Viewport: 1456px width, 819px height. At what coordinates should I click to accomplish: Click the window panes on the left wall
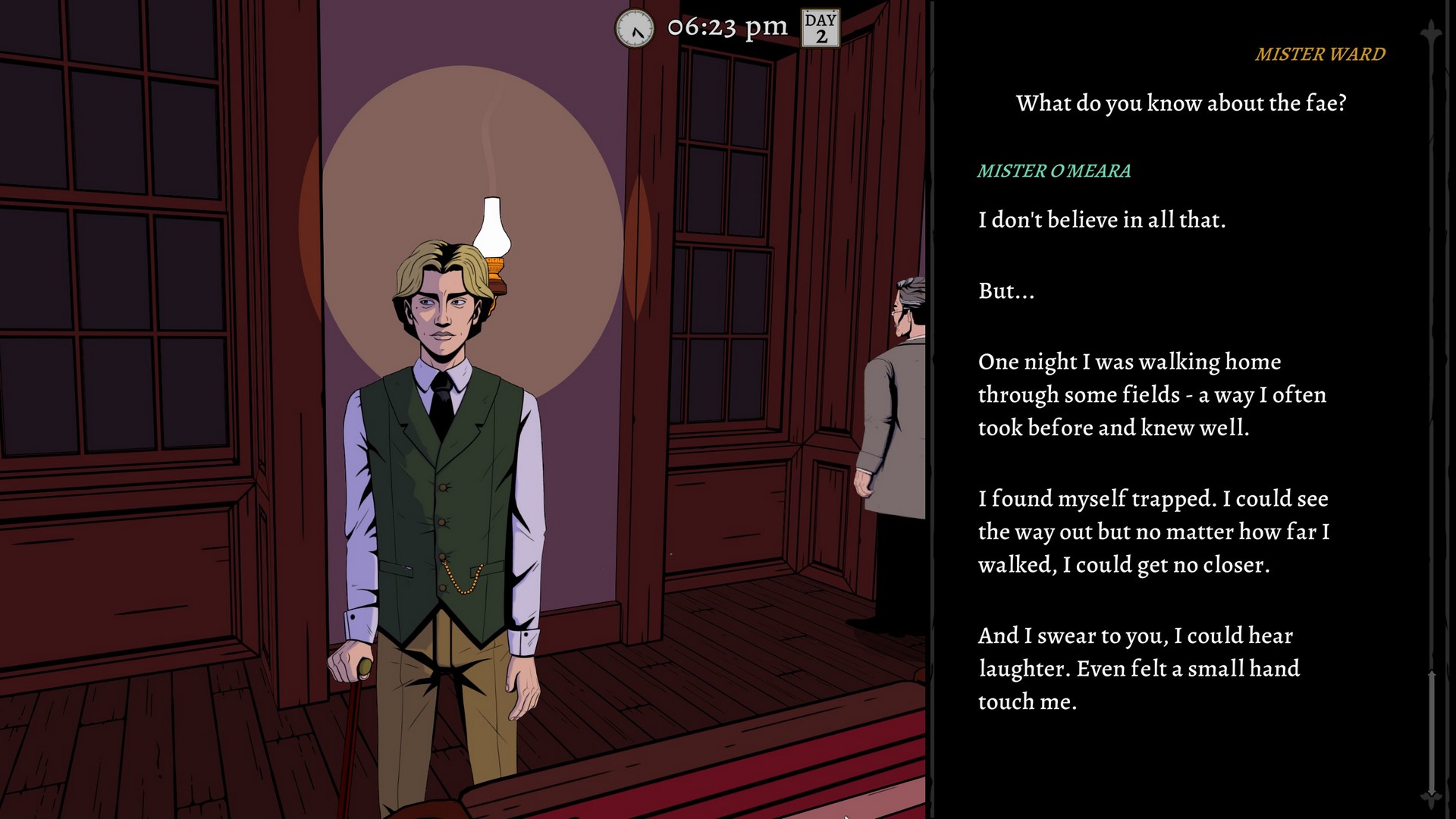(x=114, y=227)
